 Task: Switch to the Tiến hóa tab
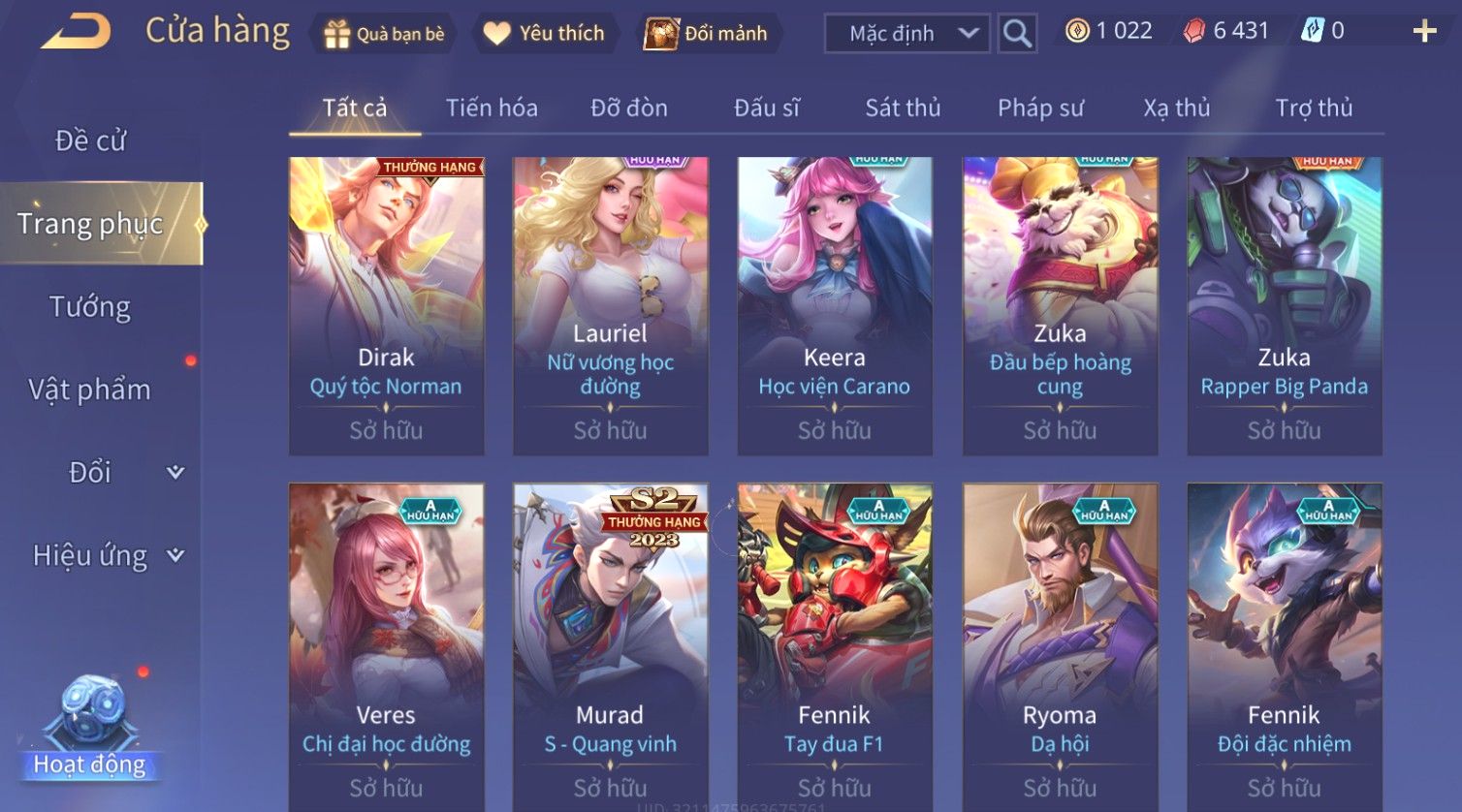pyautogui.click(x=492, y=108)
